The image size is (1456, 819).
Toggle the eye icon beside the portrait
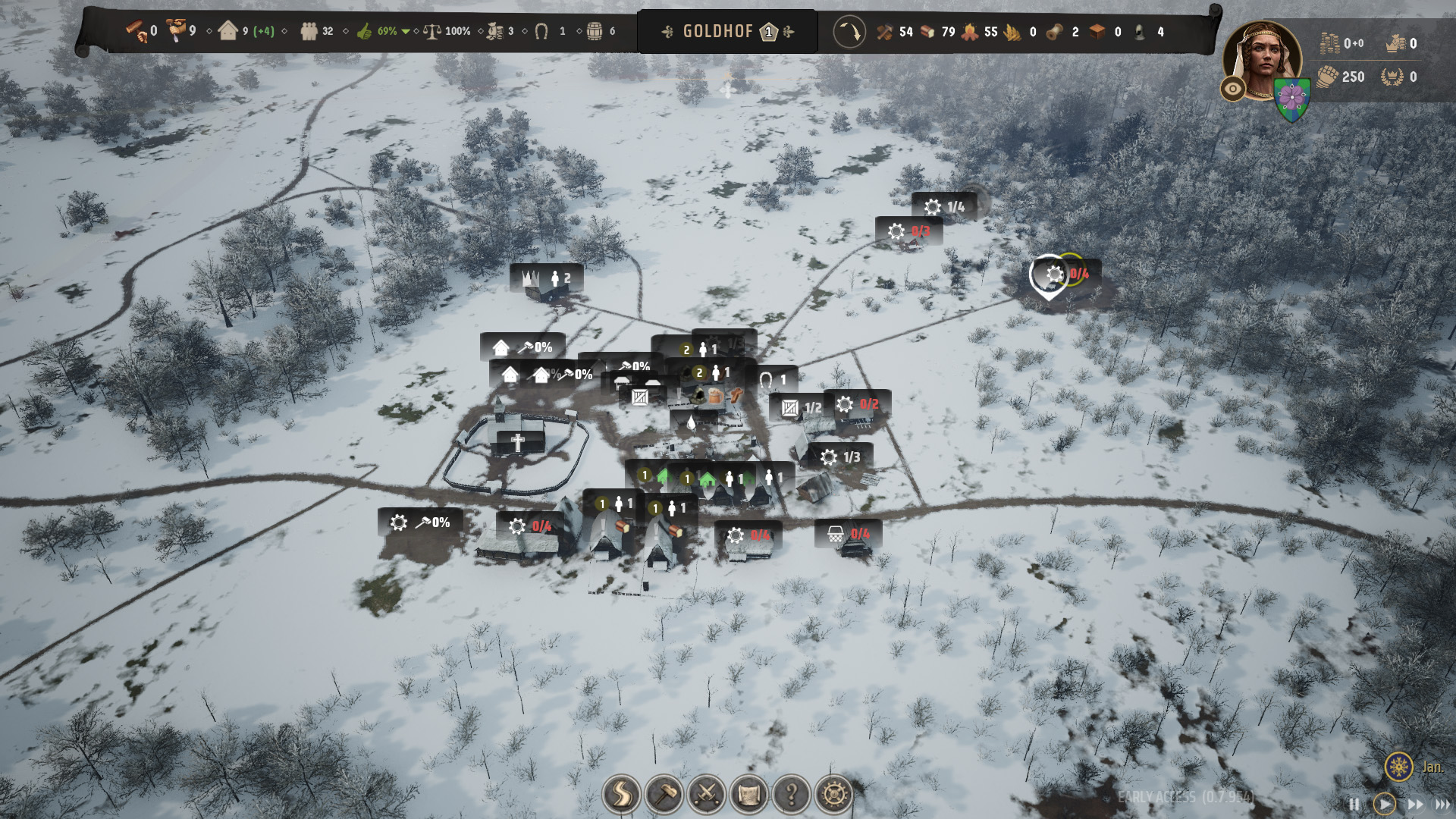pyautogui.click(x=1233, y=89)
